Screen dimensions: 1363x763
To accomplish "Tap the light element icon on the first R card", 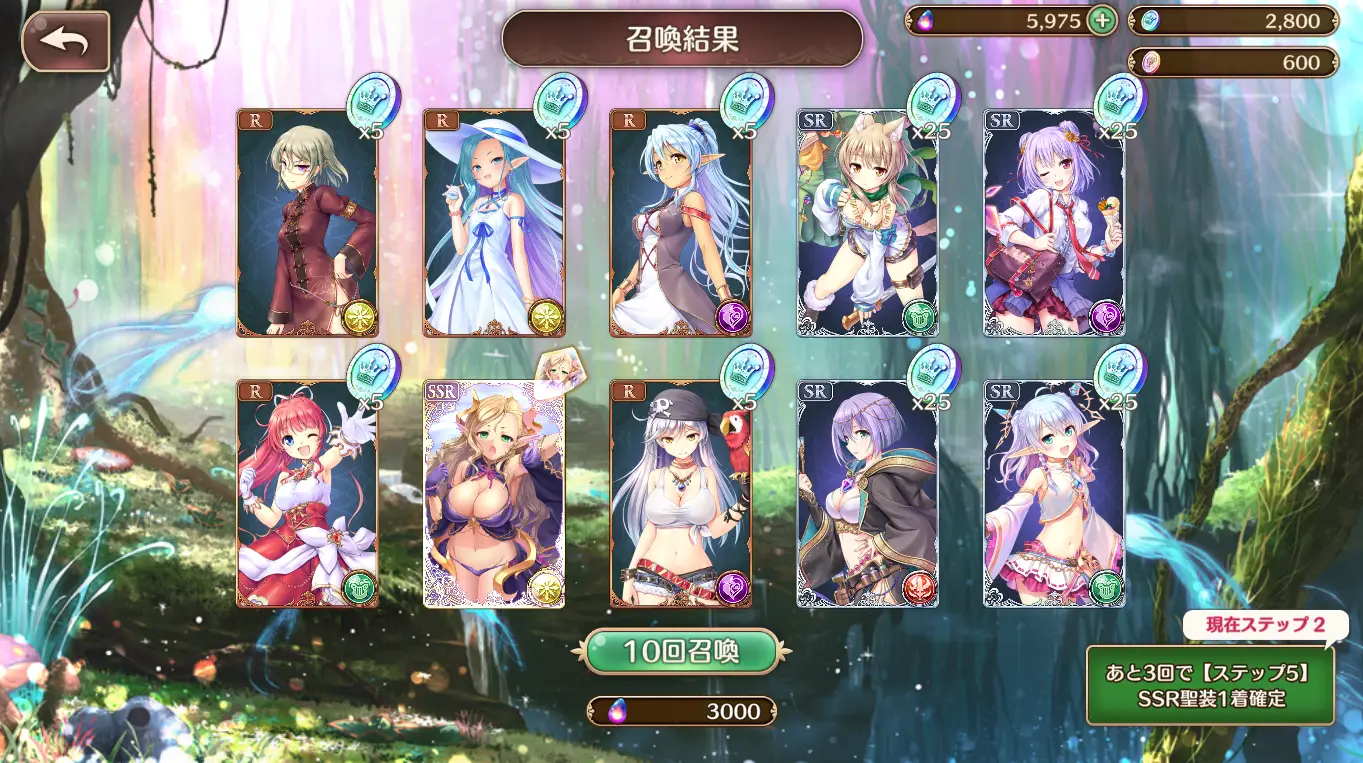I will pos(359,318).
